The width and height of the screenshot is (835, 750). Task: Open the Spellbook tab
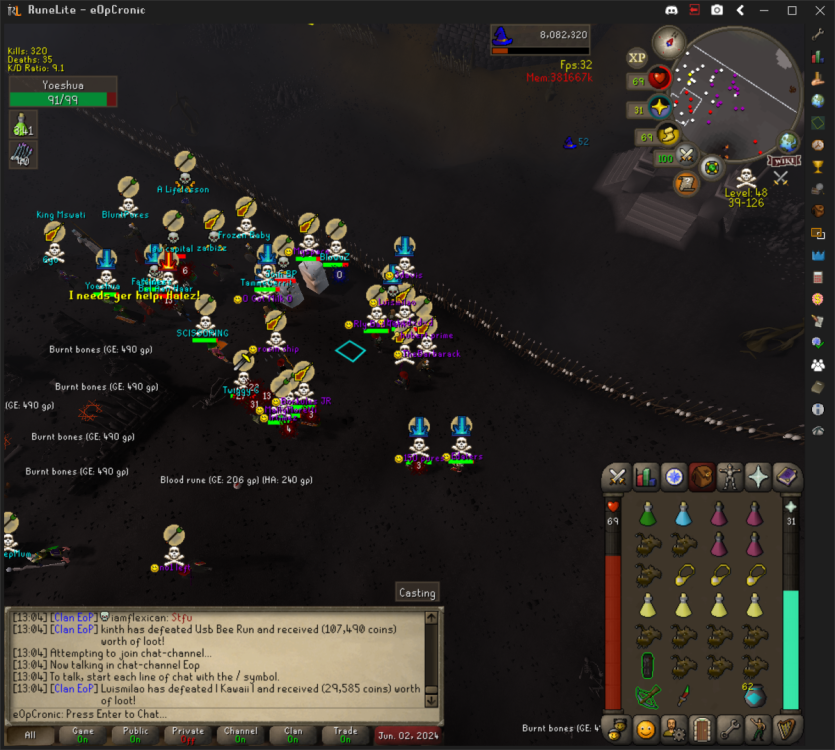click(x=787, y=477)
